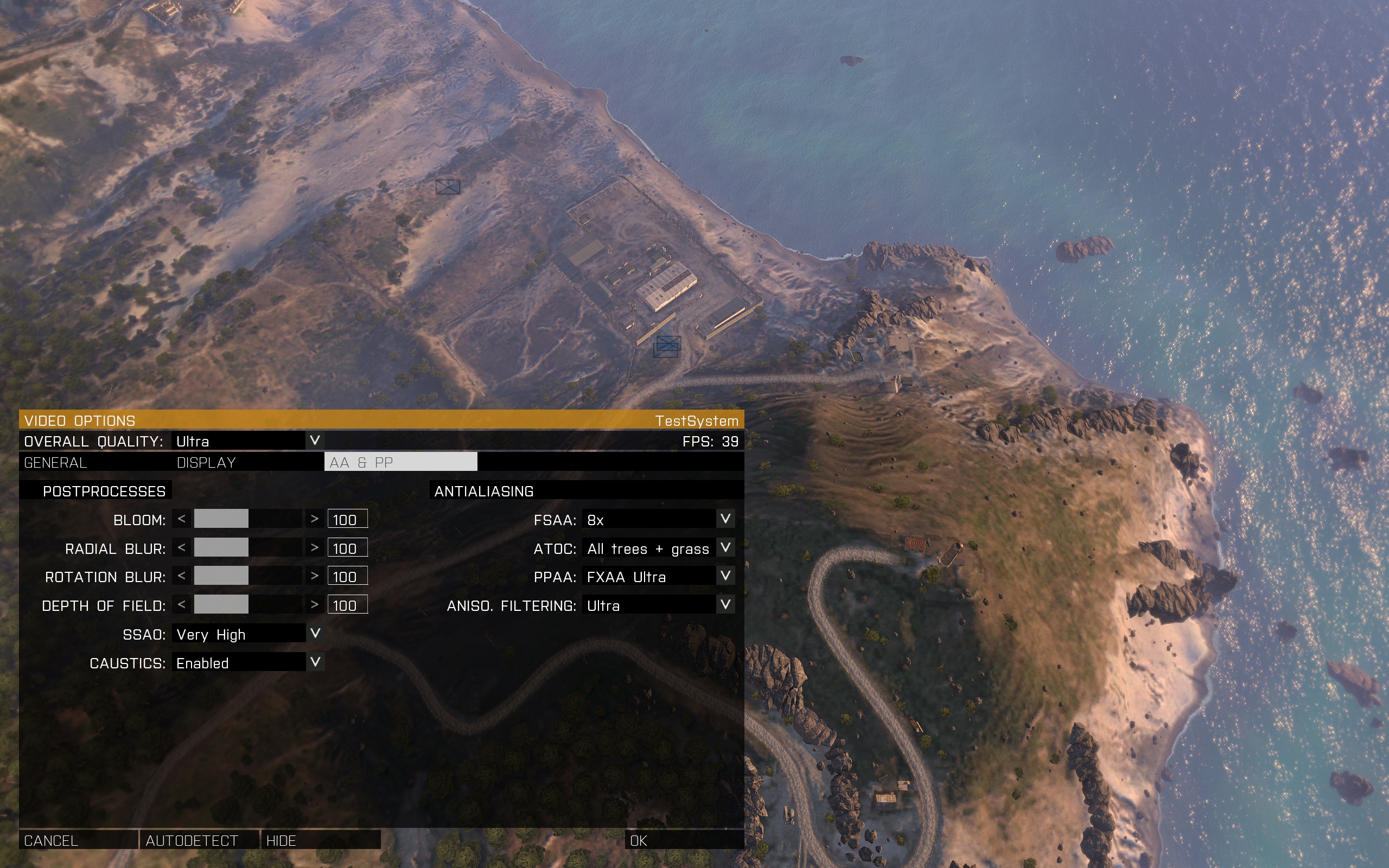Select the AA & PP tab
Viewport: 1389px width, 868px height.
pos(400,462)
